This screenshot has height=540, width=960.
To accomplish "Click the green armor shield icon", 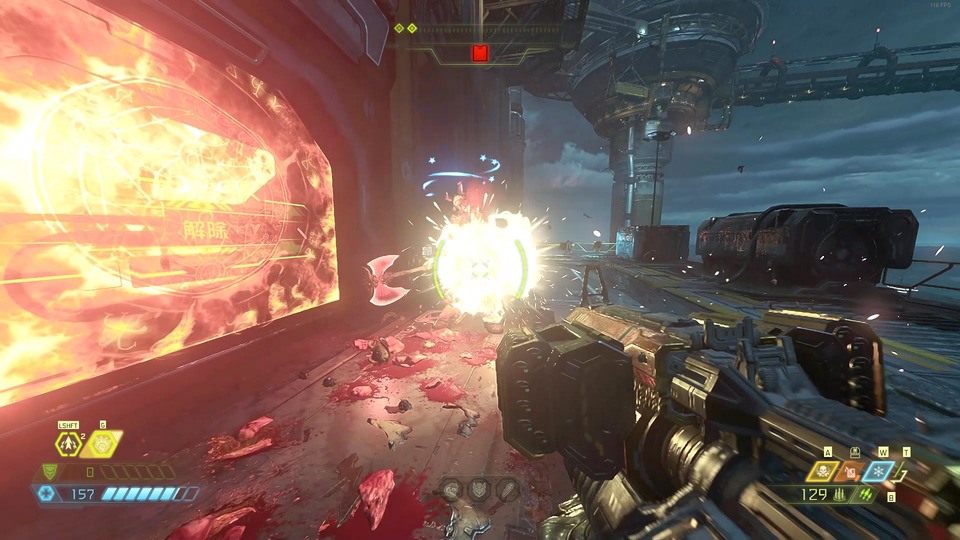I will click(49, 472).
